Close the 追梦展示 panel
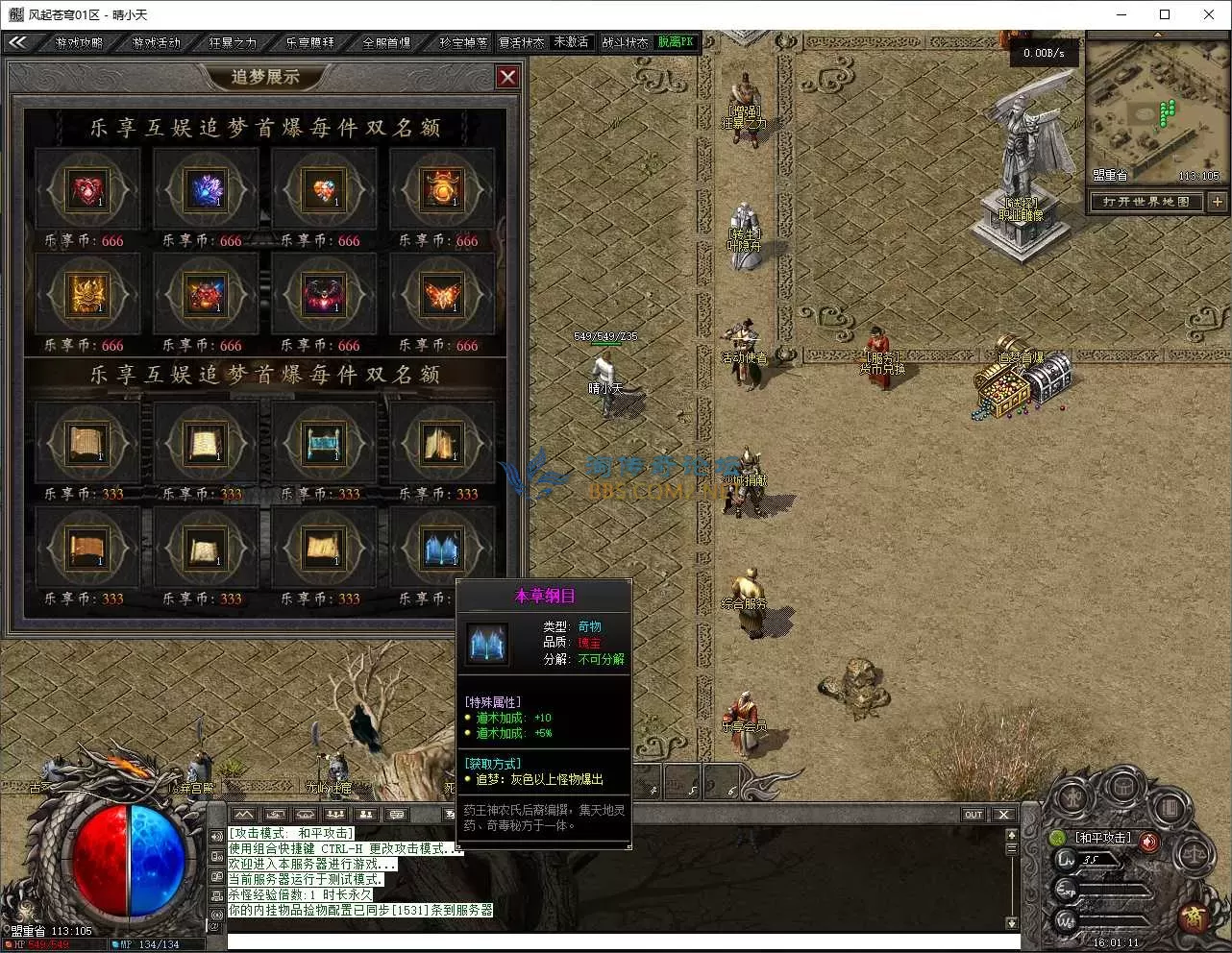 pyautogui.click(x=507, y=77)
